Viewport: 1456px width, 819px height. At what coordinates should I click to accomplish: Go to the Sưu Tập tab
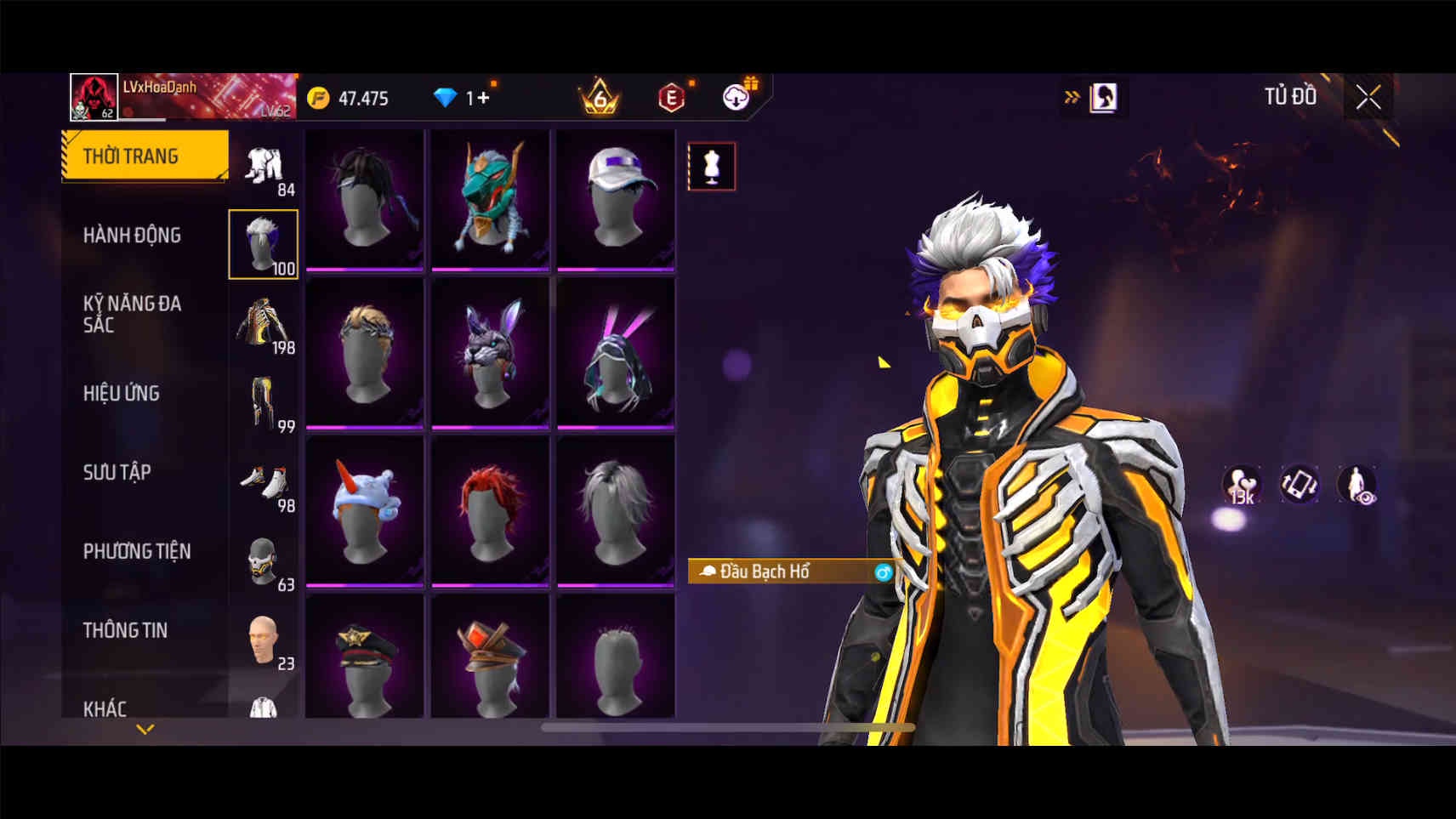pyautogui.click(x=117, y=472)
